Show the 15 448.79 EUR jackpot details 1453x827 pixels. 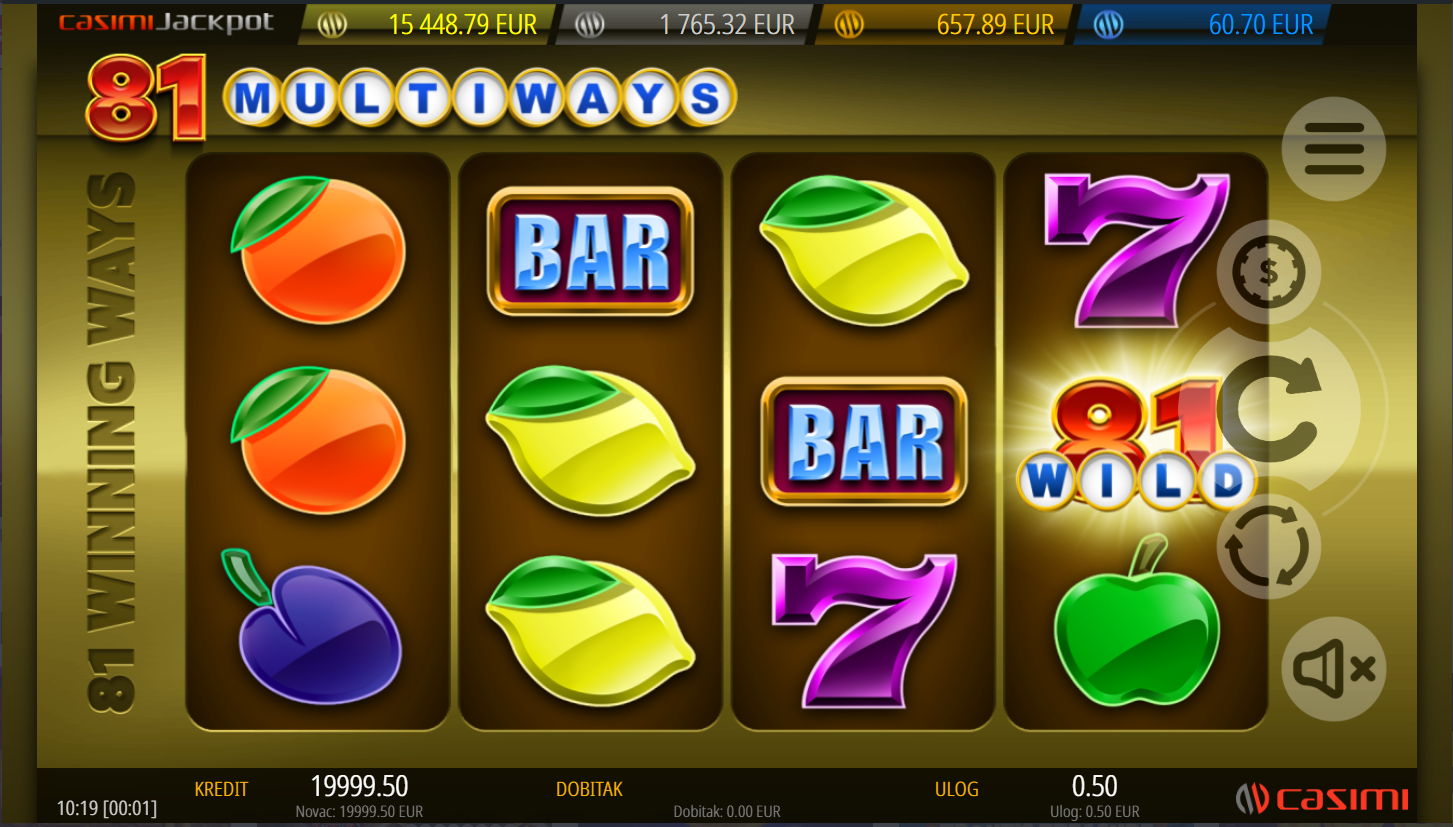(x=430, y=25)
